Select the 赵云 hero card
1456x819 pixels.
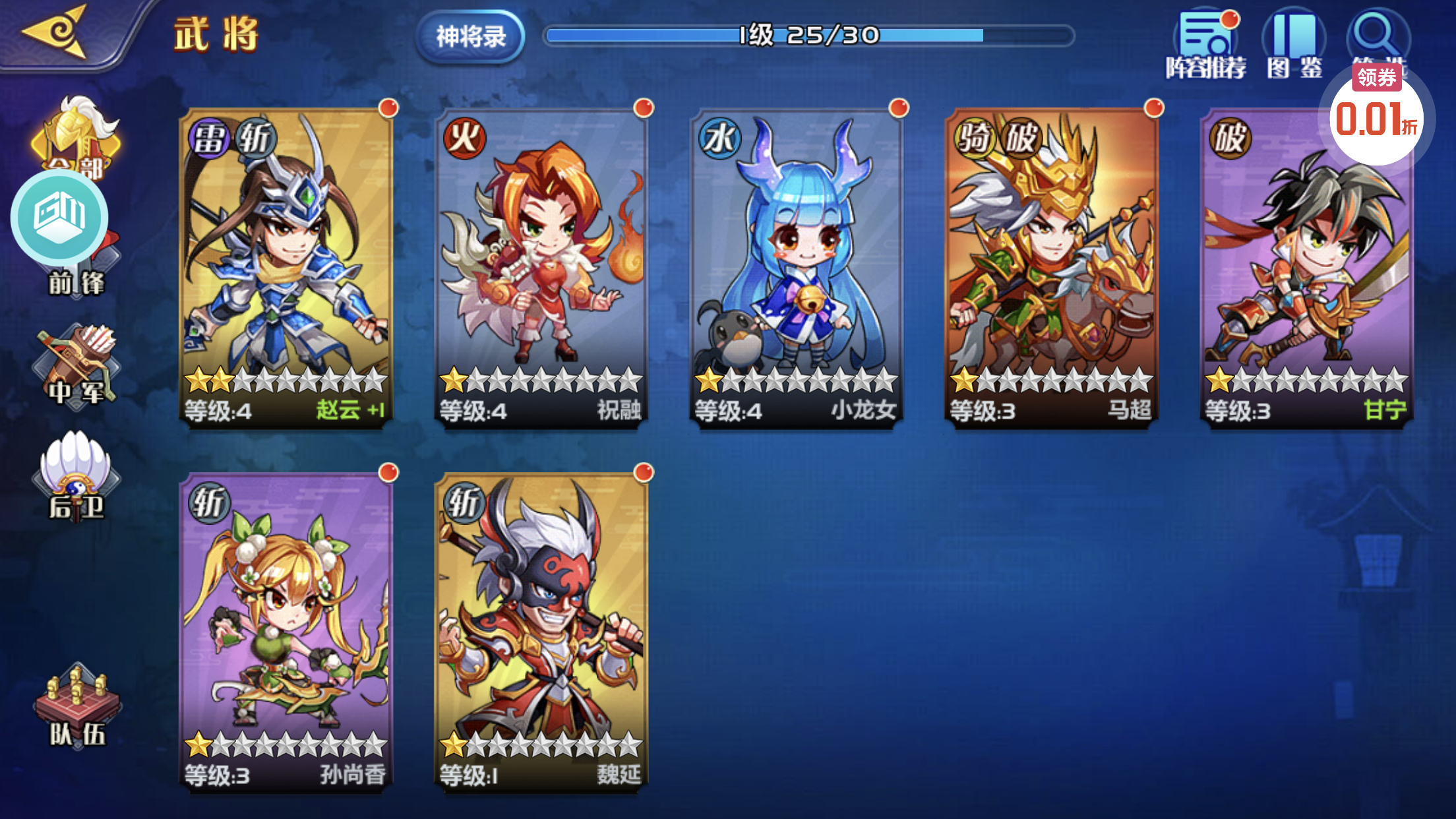point(286,267)
